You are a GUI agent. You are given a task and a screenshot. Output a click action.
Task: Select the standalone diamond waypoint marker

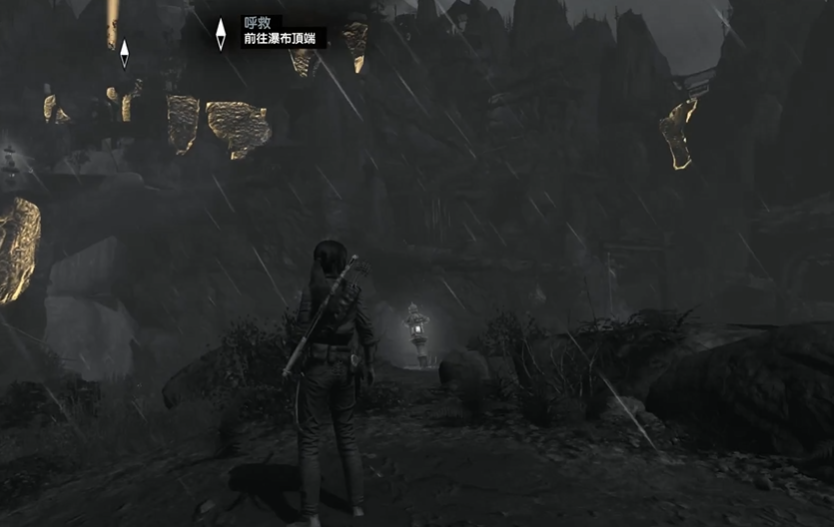(x=124, y=53)
